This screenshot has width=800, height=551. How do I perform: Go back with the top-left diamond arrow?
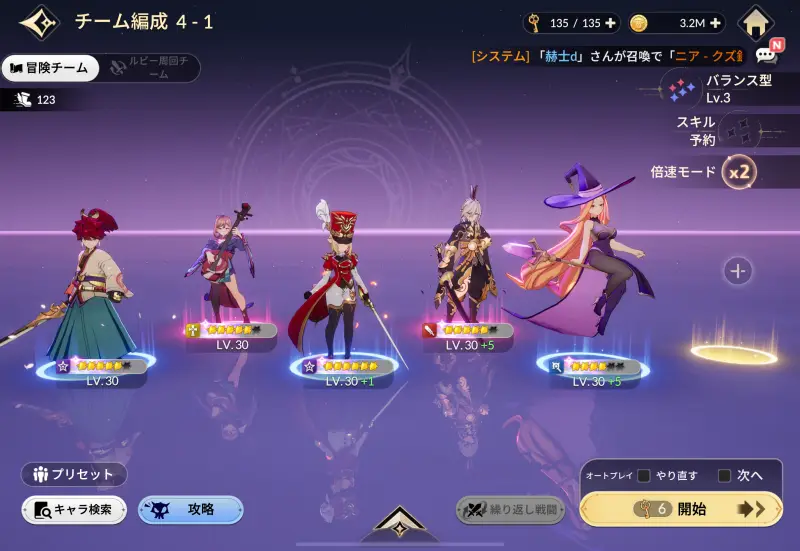(39, 23)
